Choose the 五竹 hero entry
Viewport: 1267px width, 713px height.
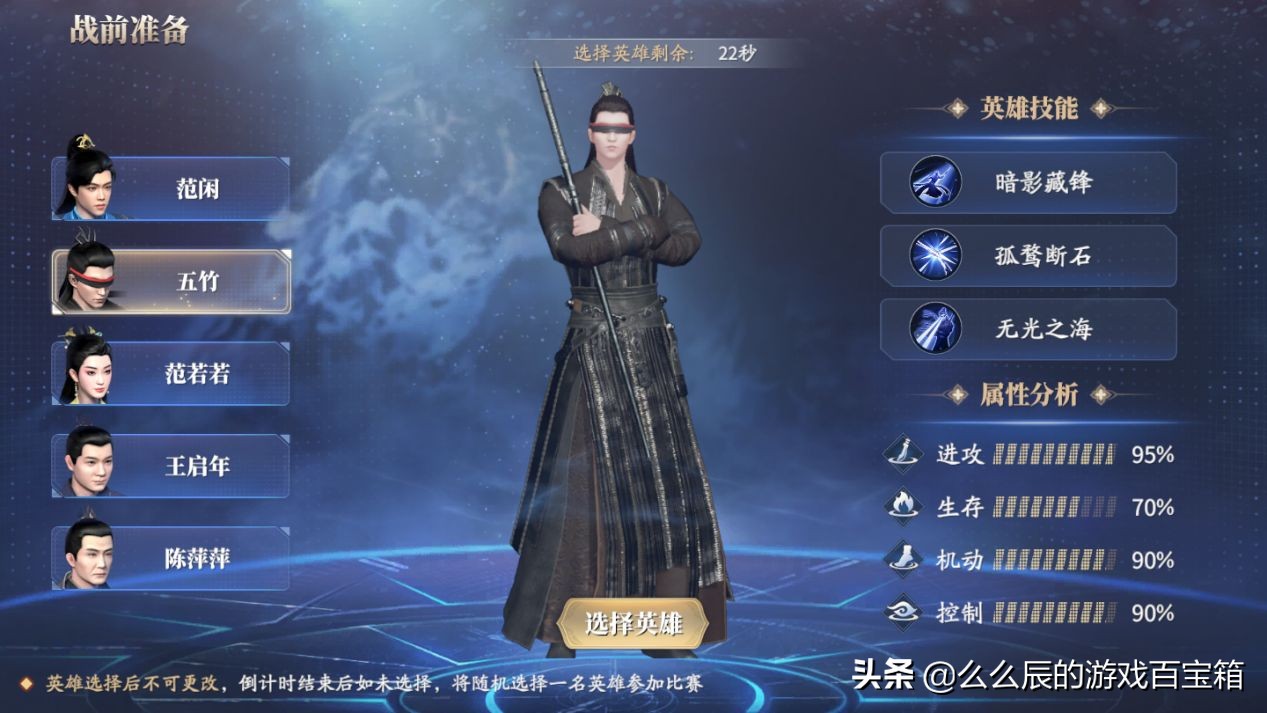point(172,281)
